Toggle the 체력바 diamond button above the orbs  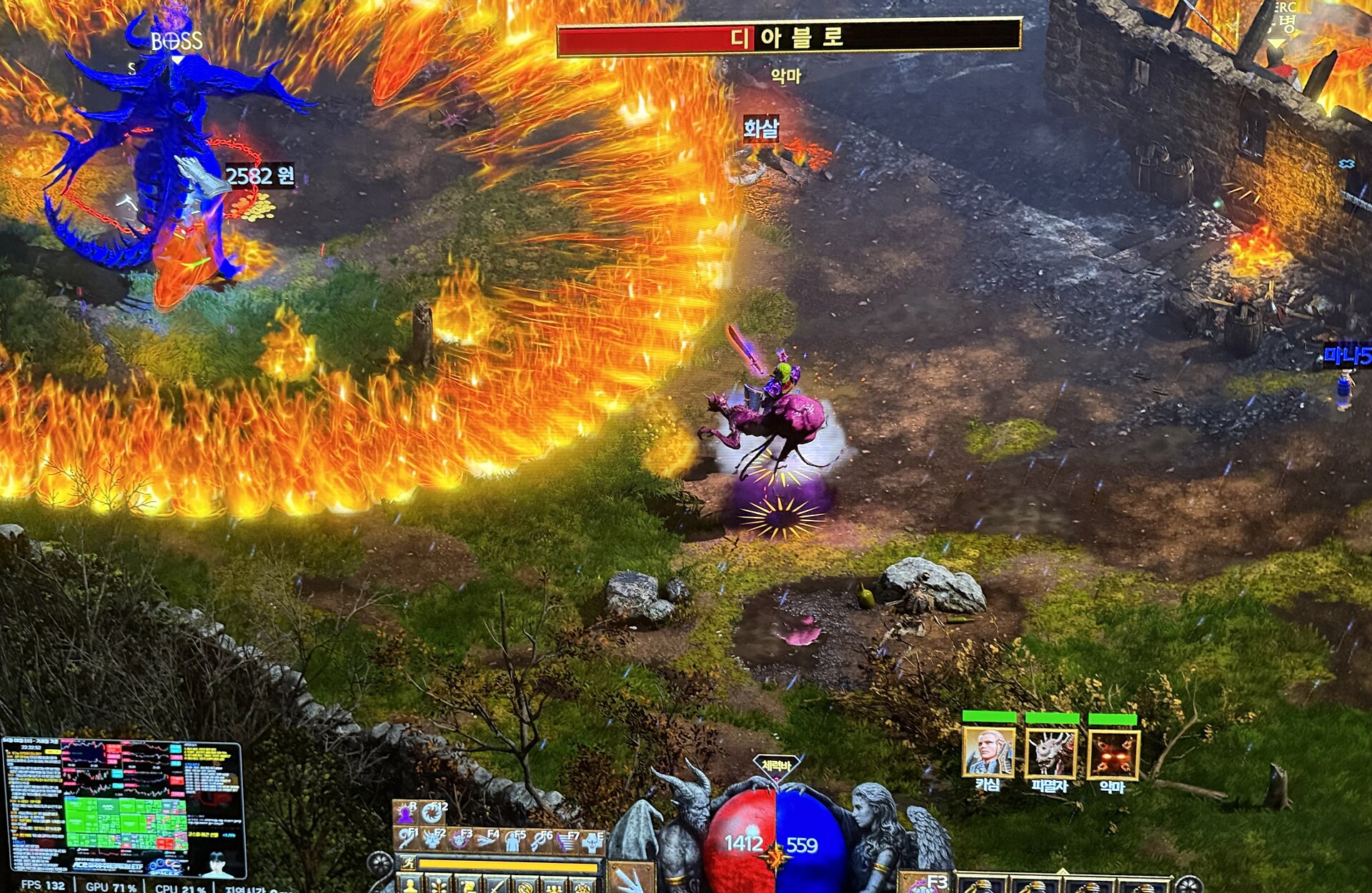(776, 766)
